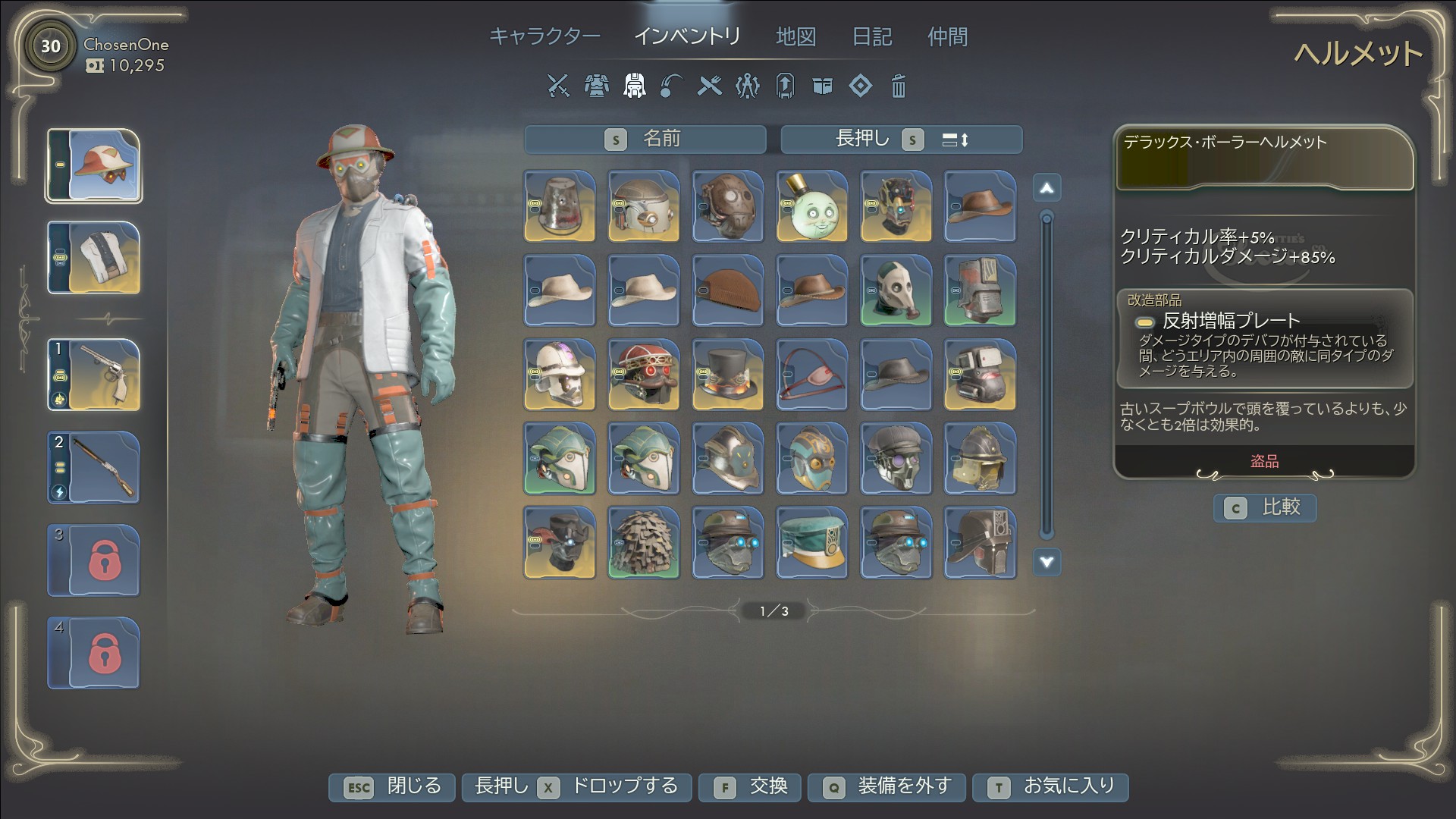This screenshot has height=819, width=1456.
Task: Select the shotgun in weapon slot 2
Action: tap(94, 468)
